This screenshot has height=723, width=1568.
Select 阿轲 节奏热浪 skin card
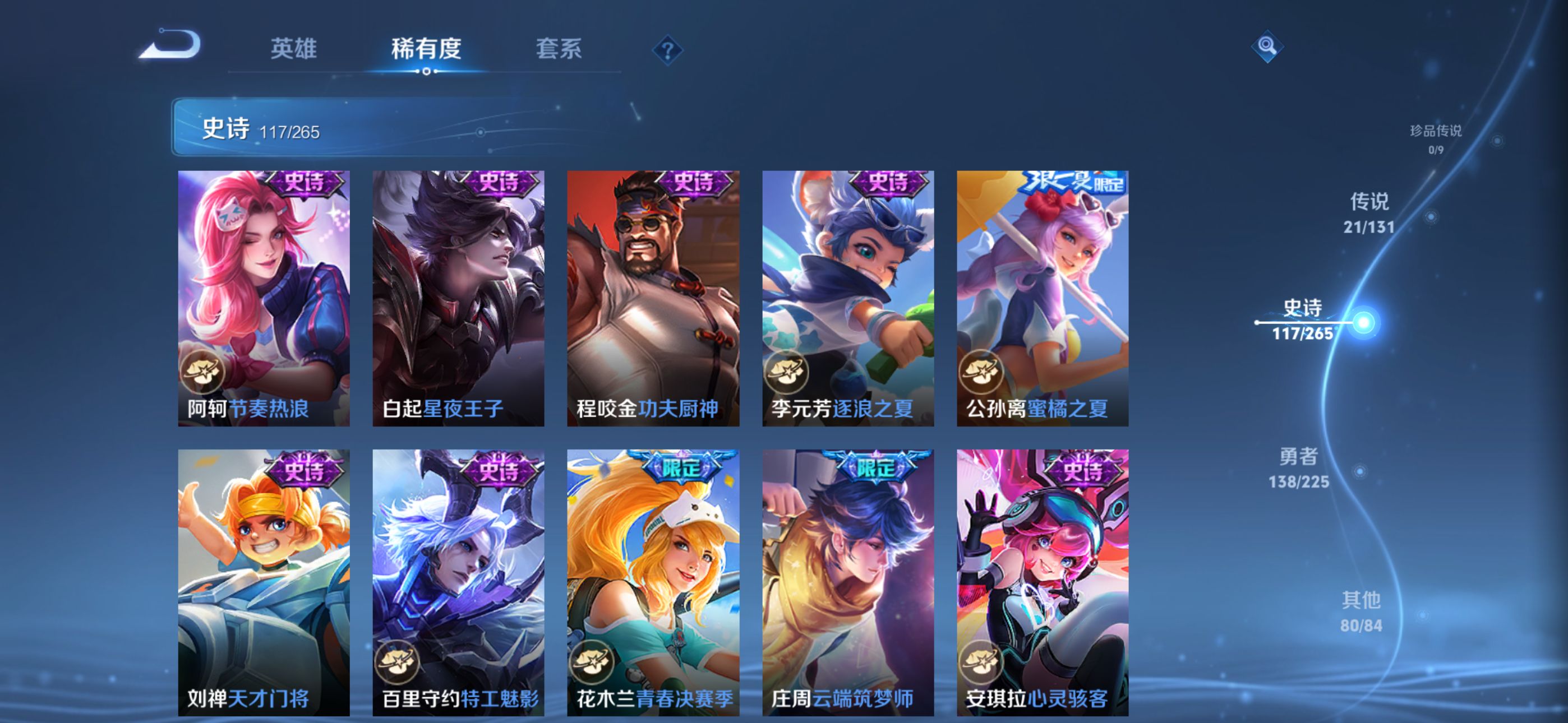(264, 298)
